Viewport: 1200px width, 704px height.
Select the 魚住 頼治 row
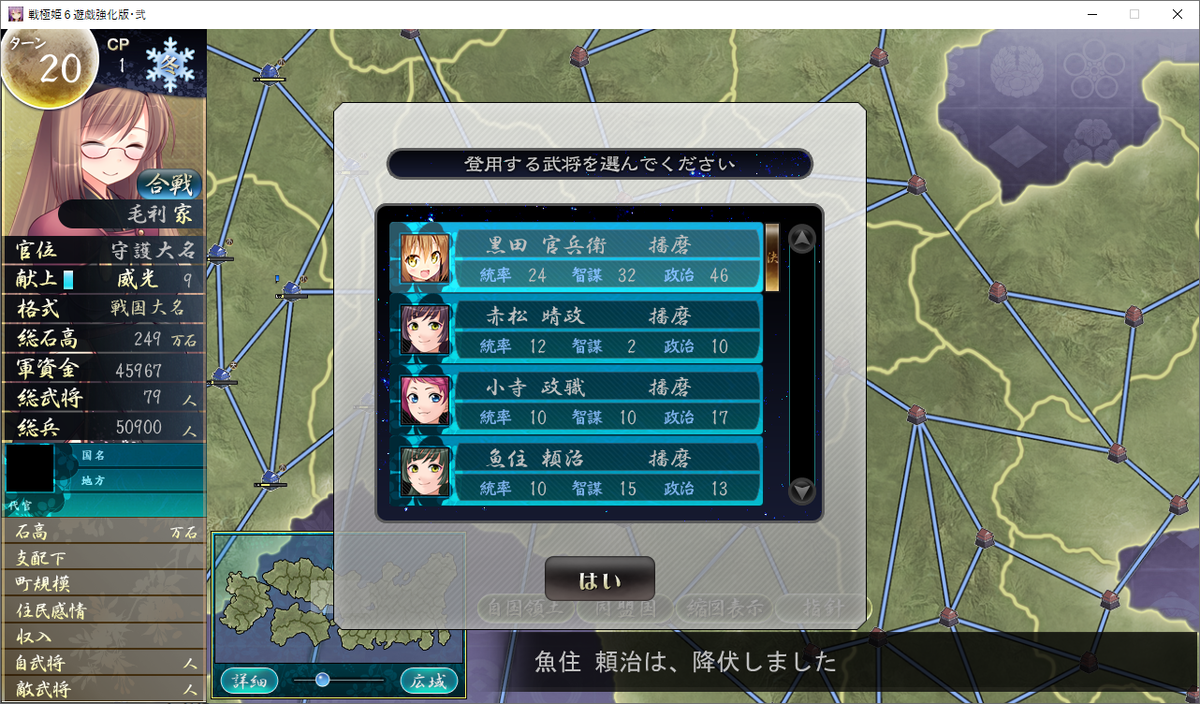pyautogui.click(x=576, y=472)
